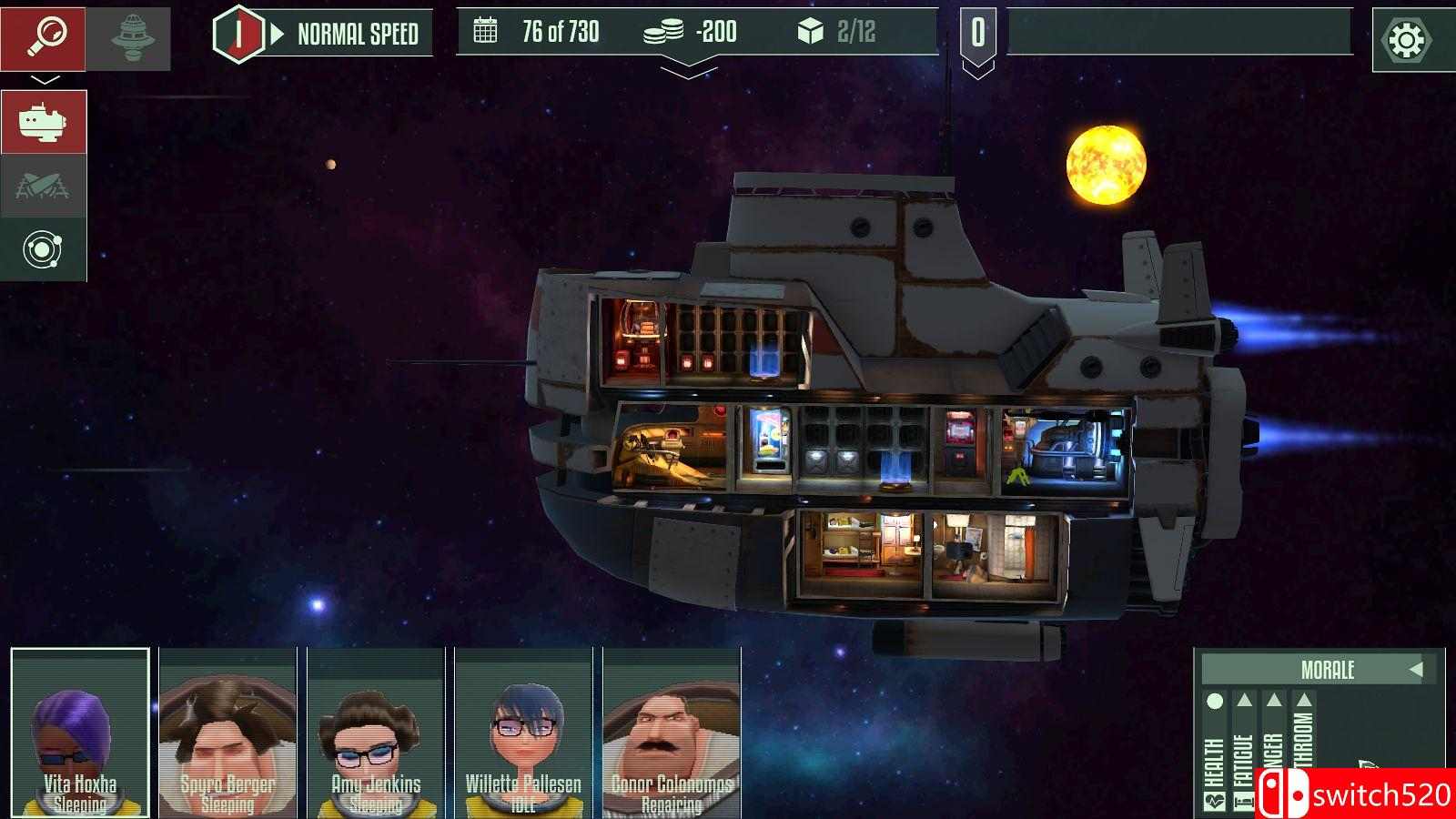Open the notifications counter panel
Screen dimensions: 1456x819
977,35
